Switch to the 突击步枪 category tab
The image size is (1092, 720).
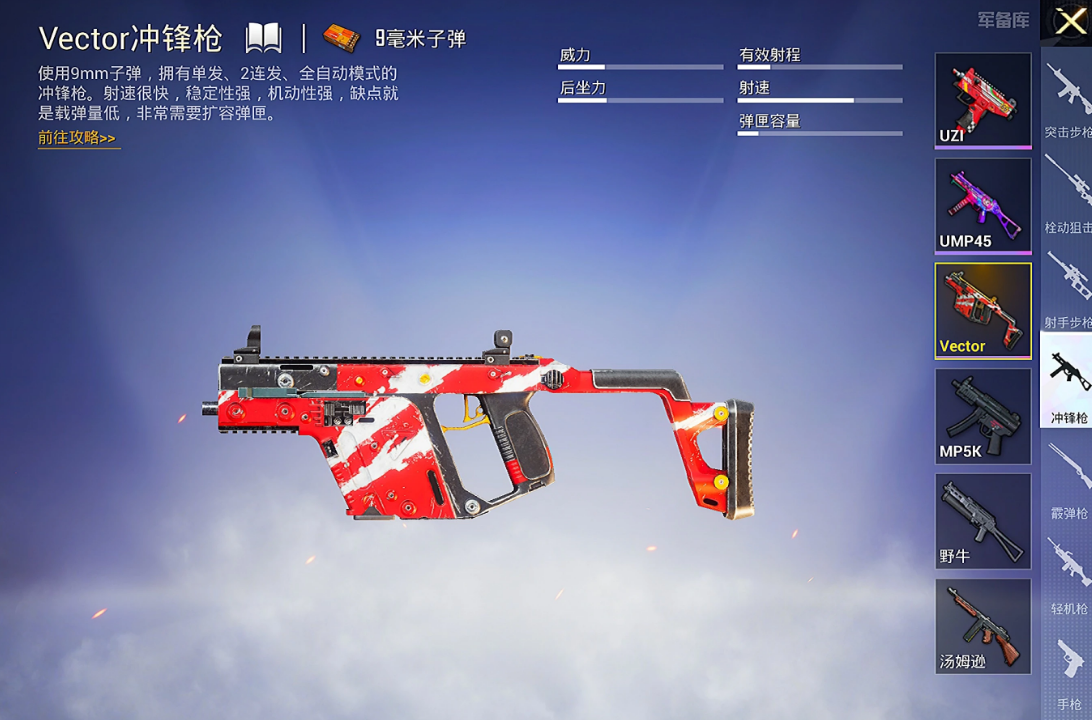pyautogui.click(x=1067, y=100)
